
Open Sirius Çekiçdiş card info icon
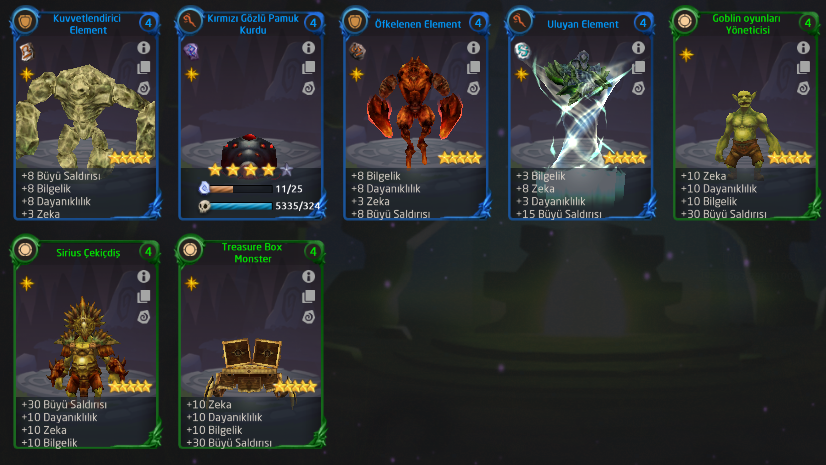tap(143, 276)
